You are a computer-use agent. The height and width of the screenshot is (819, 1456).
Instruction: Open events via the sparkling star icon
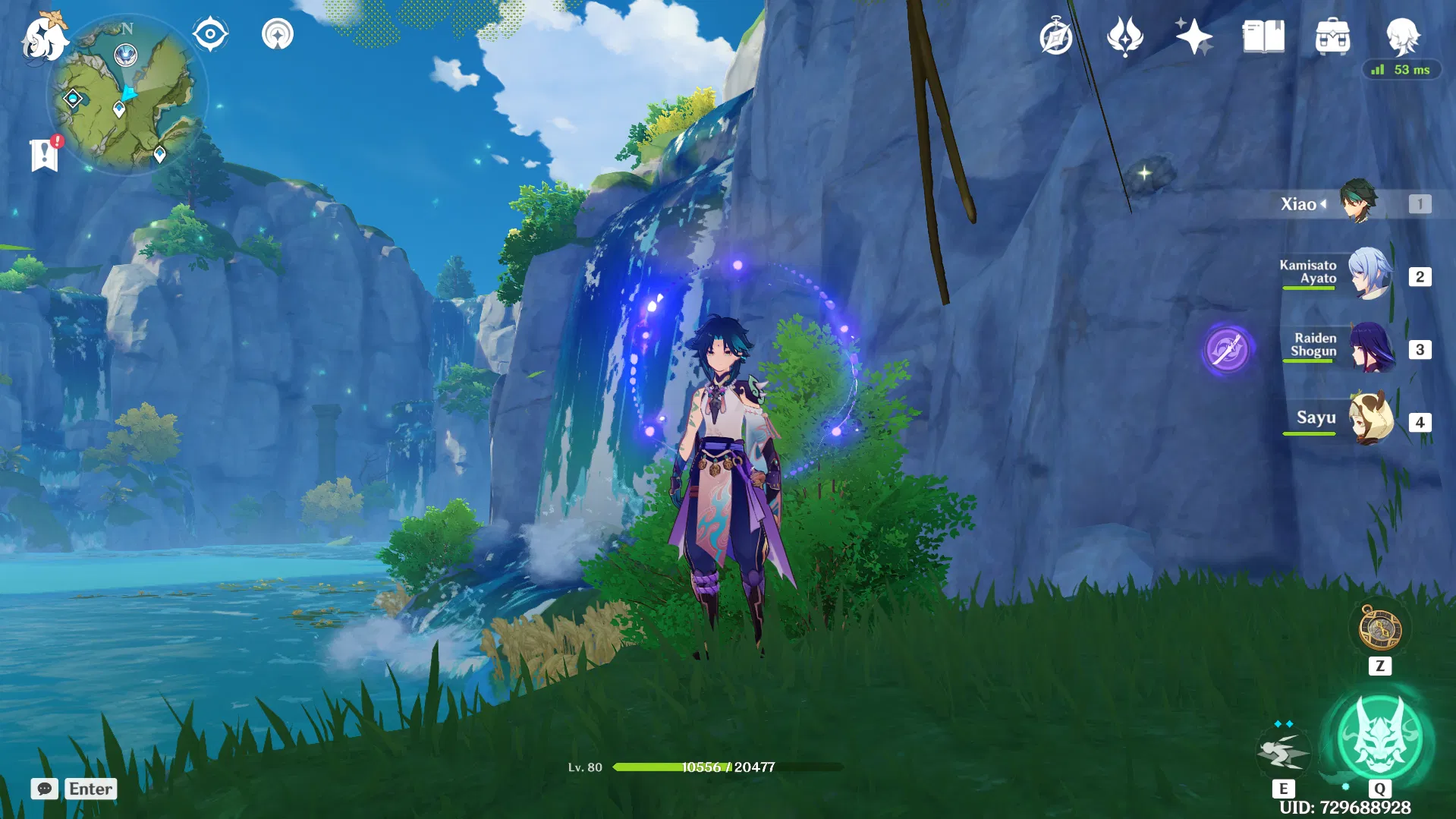pyautogui.click(x=1193, y=34)
